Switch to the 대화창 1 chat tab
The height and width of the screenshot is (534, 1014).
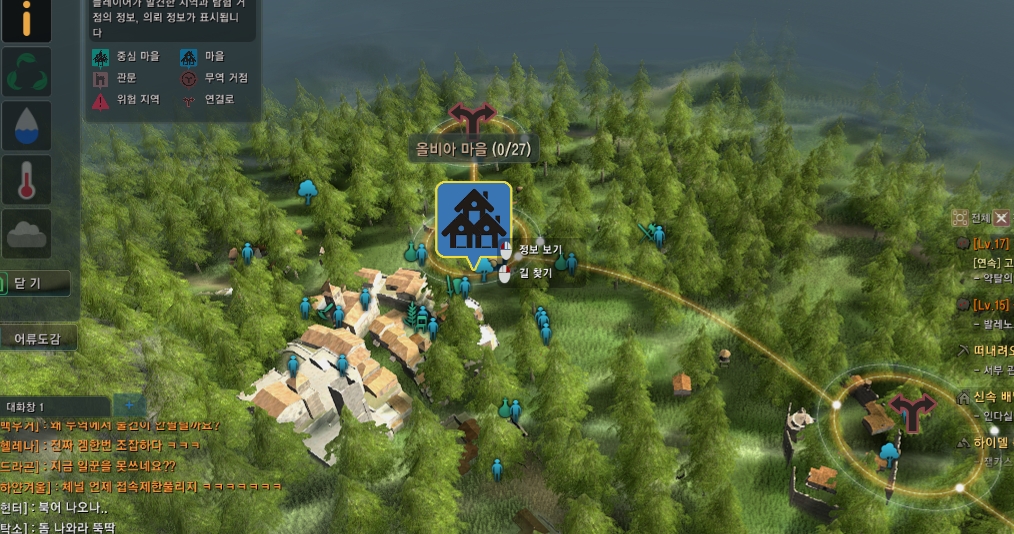[54, 407]
